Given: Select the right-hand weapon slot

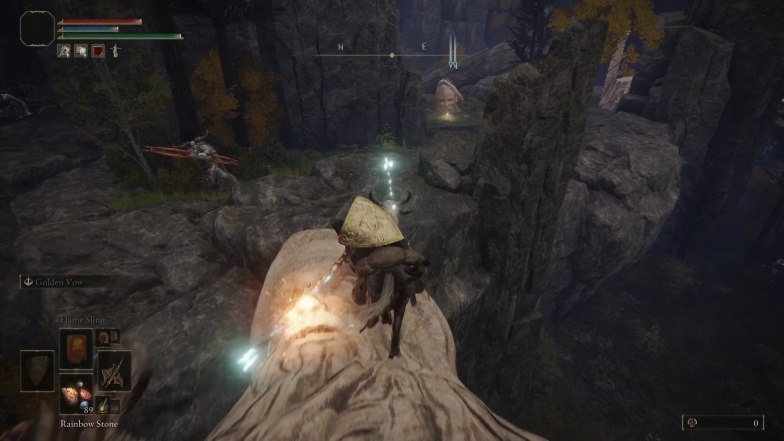Looking at the screenshot, I should [x=114, y=370].
